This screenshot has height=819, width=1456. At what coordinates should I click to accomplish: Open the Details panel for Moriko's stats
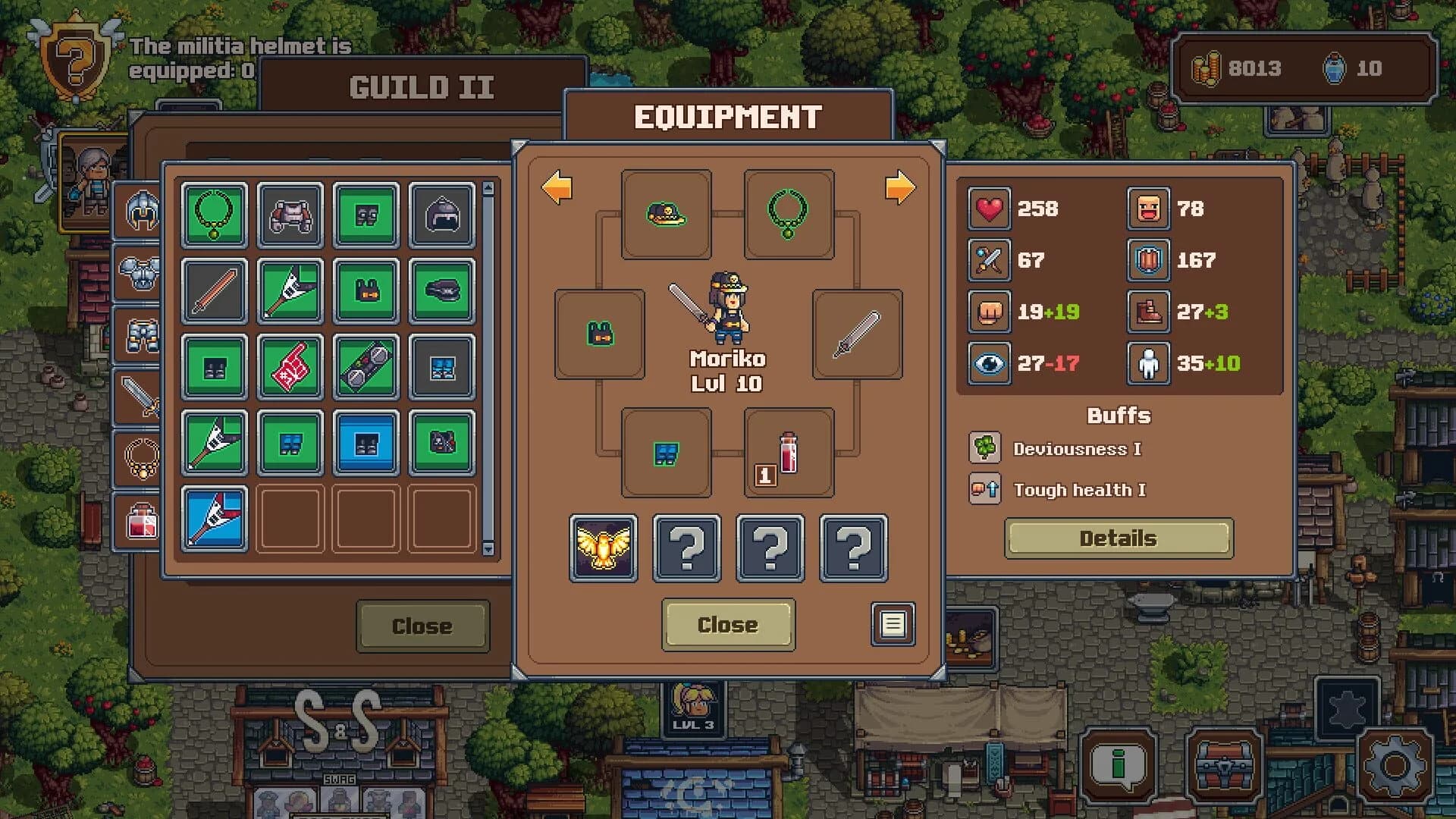[1118, 538]
